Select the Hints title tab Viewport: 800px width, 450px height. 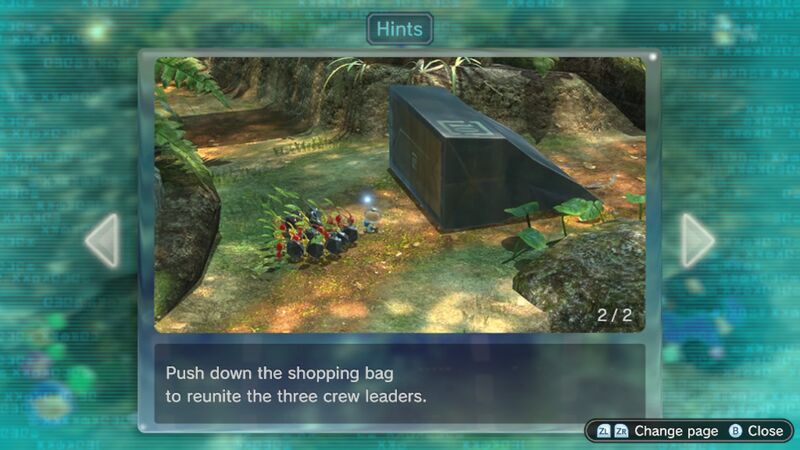click(400, 28)
